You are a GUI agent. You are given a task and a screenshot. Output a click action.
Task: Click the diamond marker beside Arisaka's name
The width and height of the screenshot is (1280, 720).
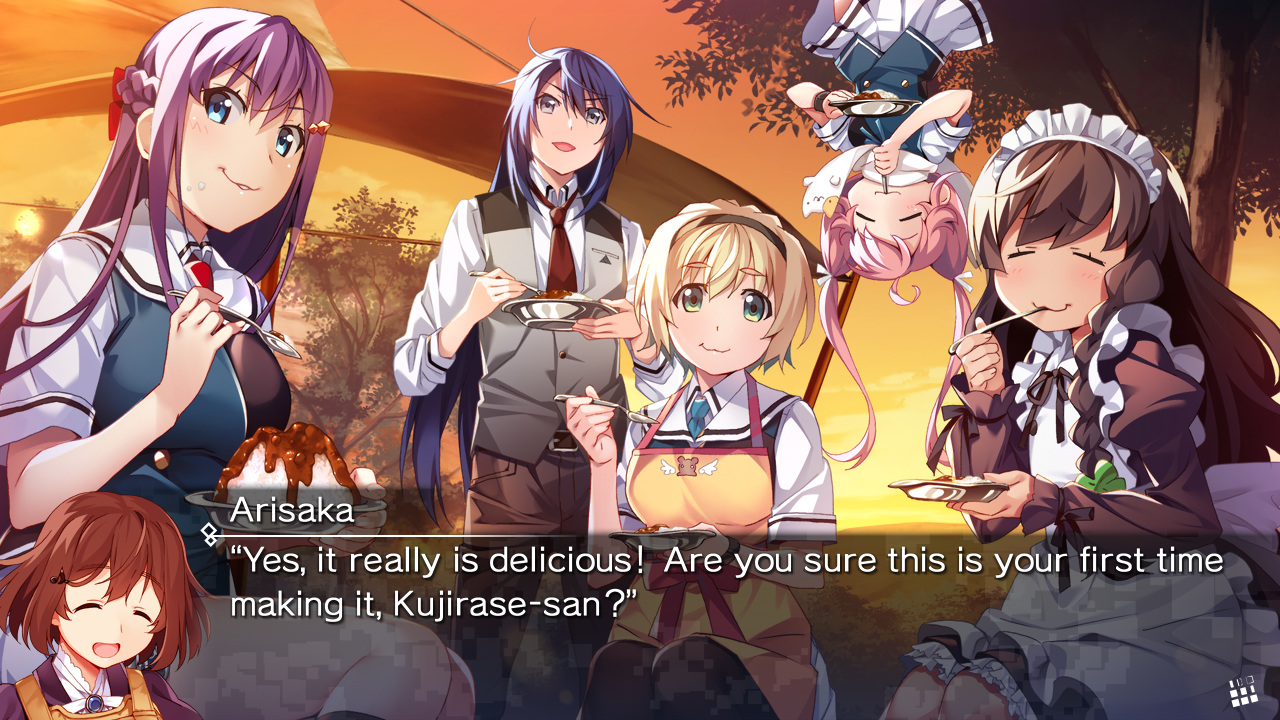point(209,534)
